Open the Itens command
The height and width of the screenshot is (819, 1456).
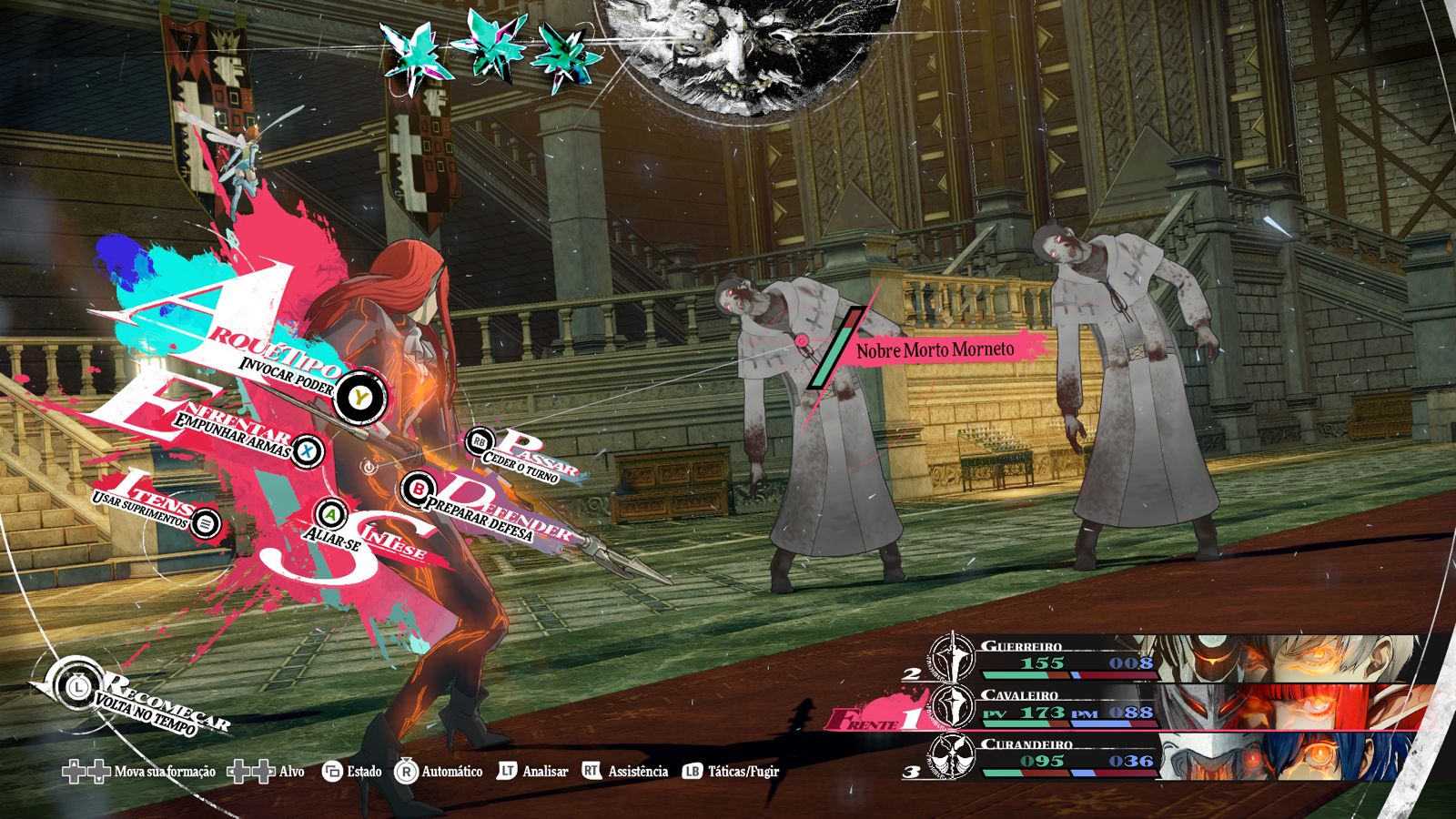pyautogui.click(x=207, y=523)
